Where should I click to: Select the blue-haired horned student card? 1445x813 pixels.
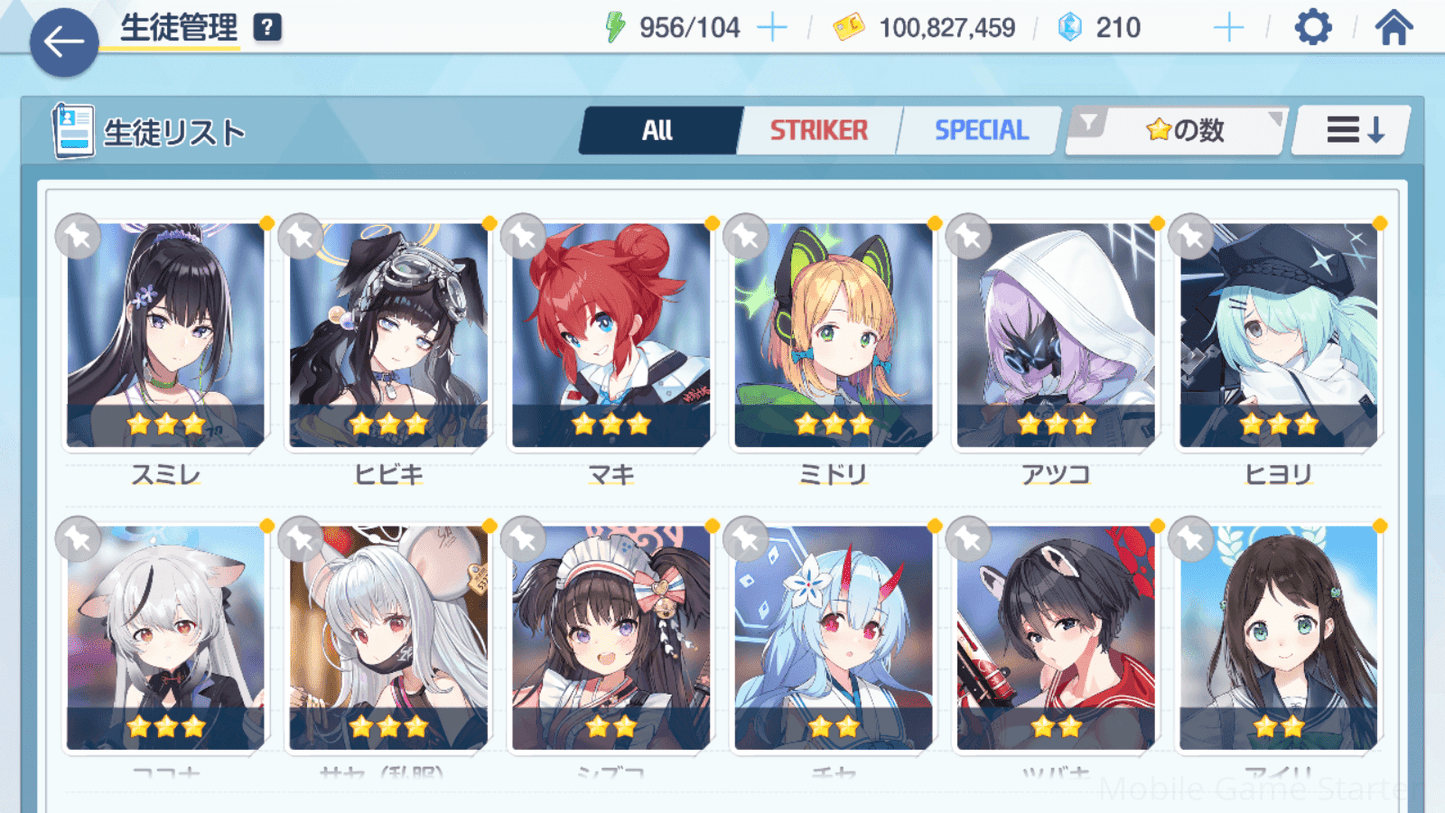[834, 638]
